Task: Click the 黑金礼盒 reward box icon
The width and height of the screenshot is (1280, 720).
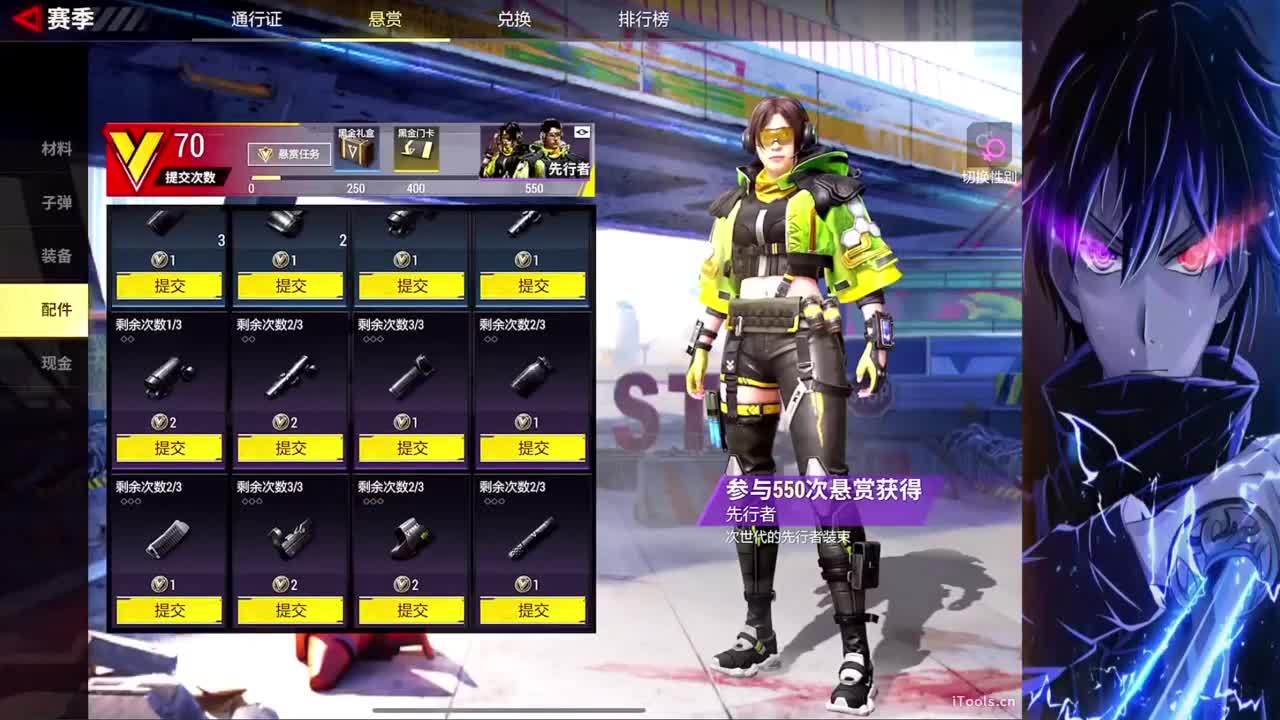Action: [357, 150]
